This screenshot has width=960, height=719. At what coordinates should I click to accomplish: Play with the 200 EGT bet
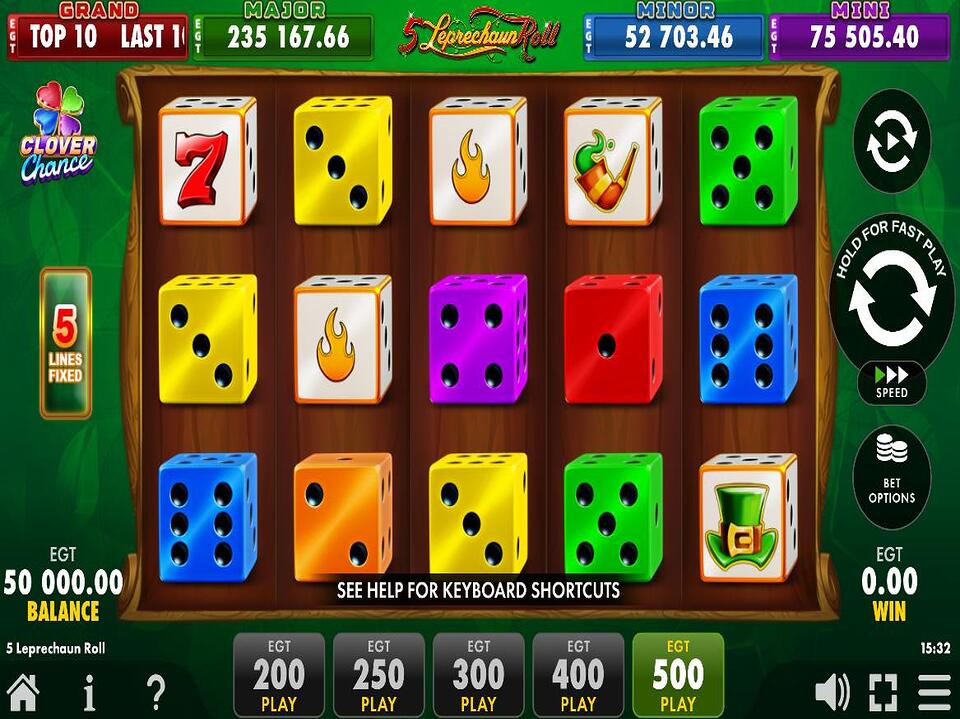[279, 675]
